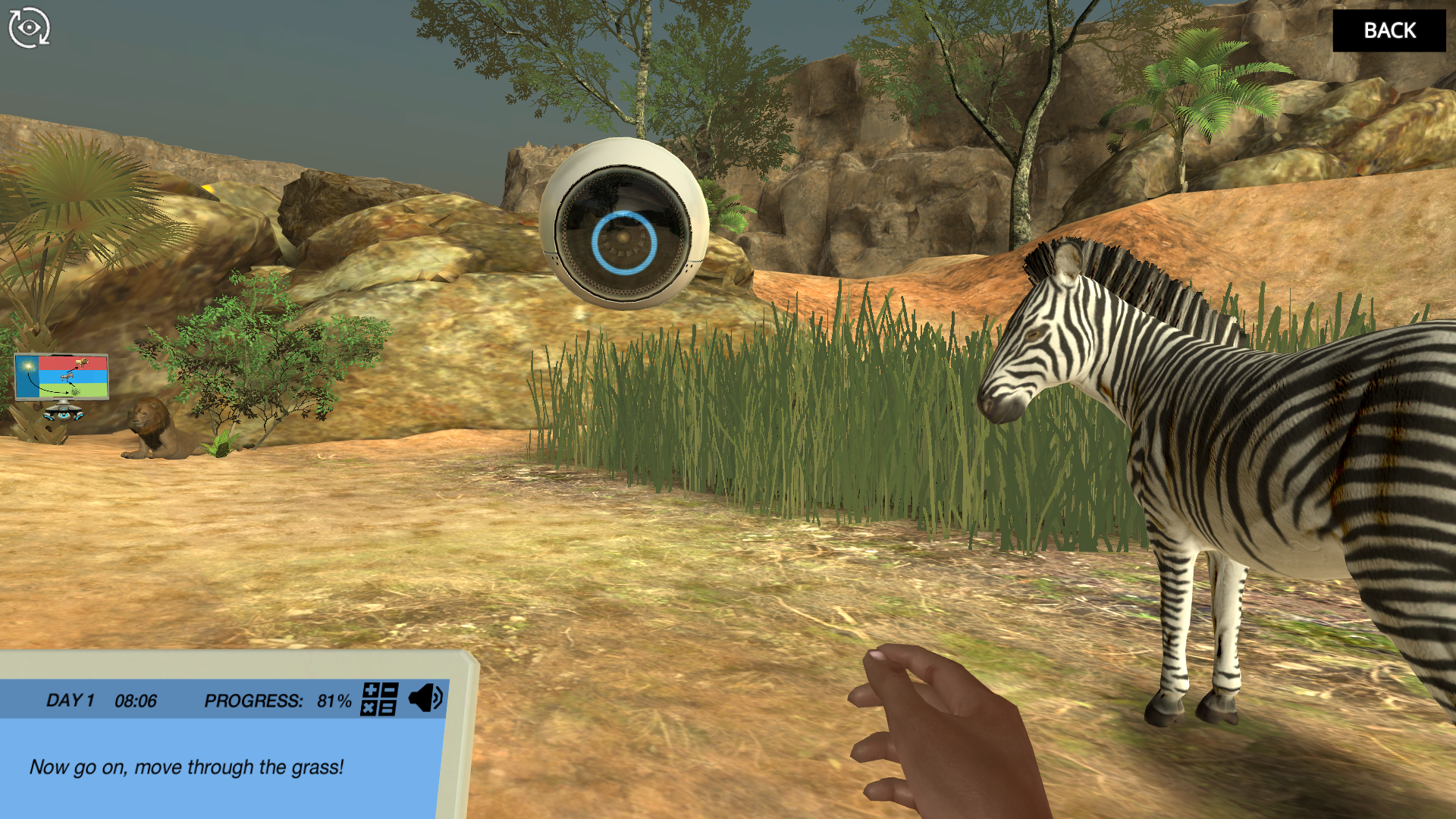Select the lion icon on the monitor diagram
Image resolution: width=1456 pixels, height=819 pixels.
(x=82, y=363)
